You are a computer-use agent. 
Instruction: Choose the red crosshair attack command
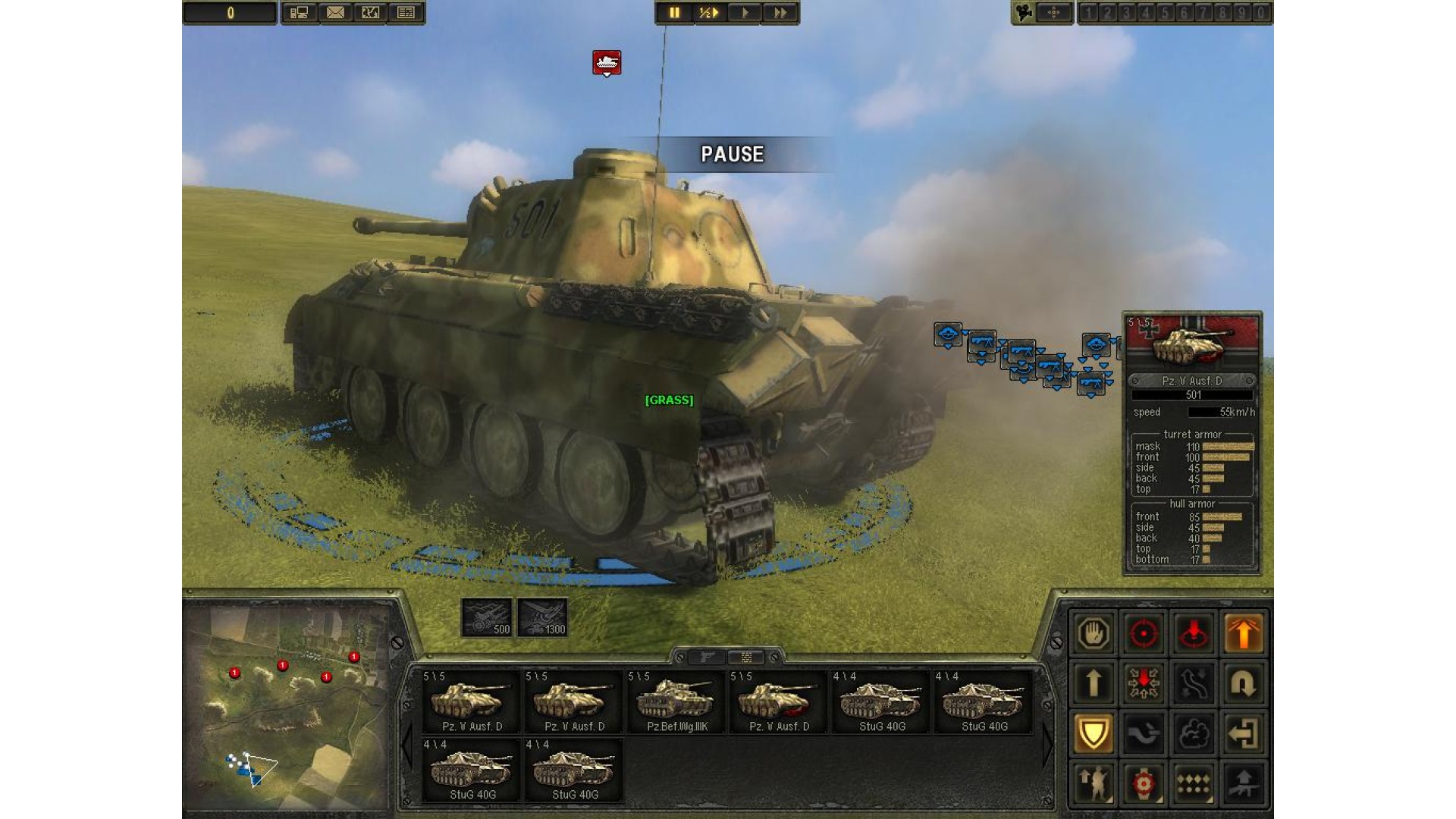click(x=1144, y=633)
